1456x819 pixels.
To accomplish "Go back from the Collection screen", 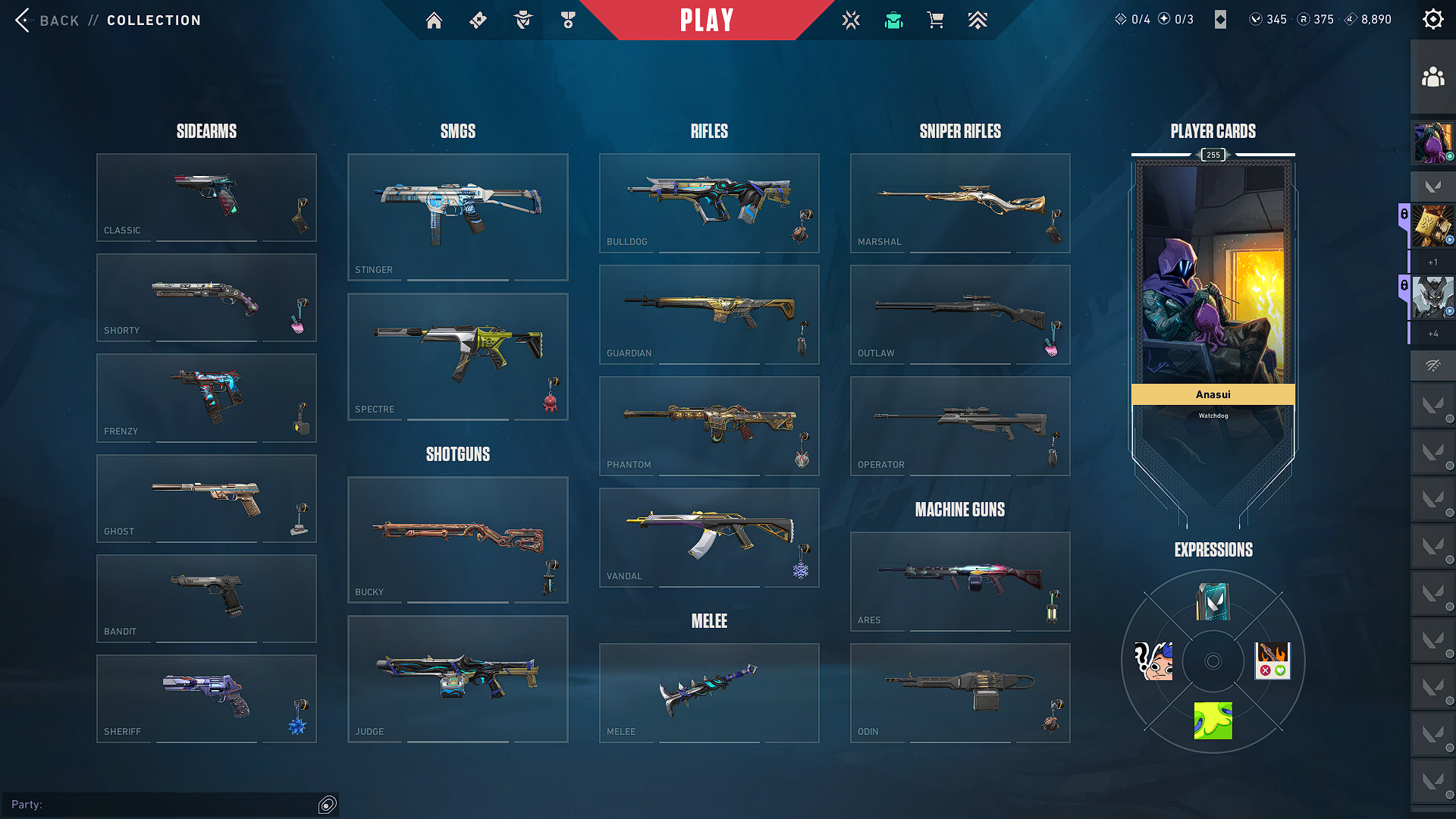I will 47,20.
